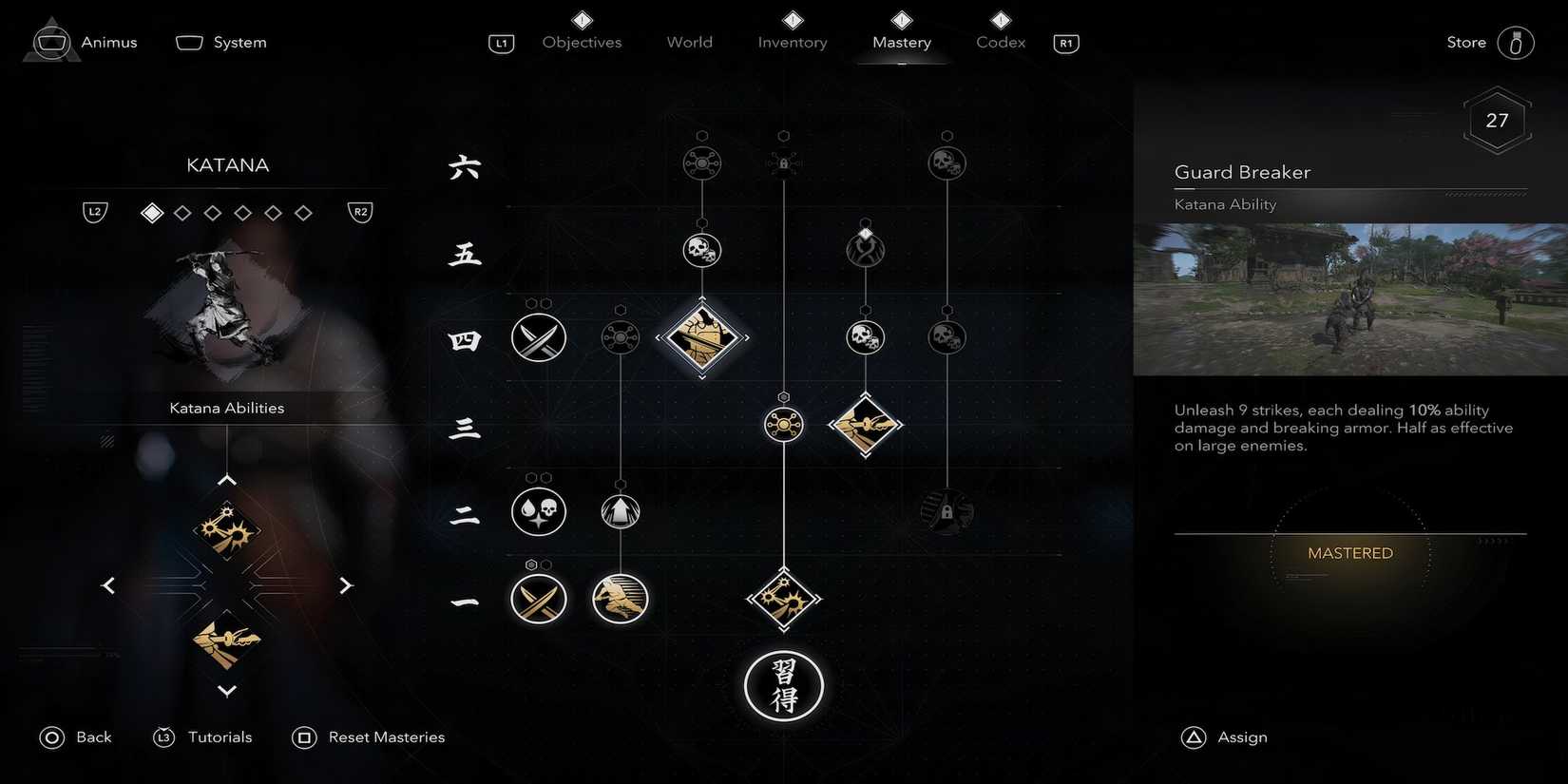Select the skull node in row five

[701, 250]
